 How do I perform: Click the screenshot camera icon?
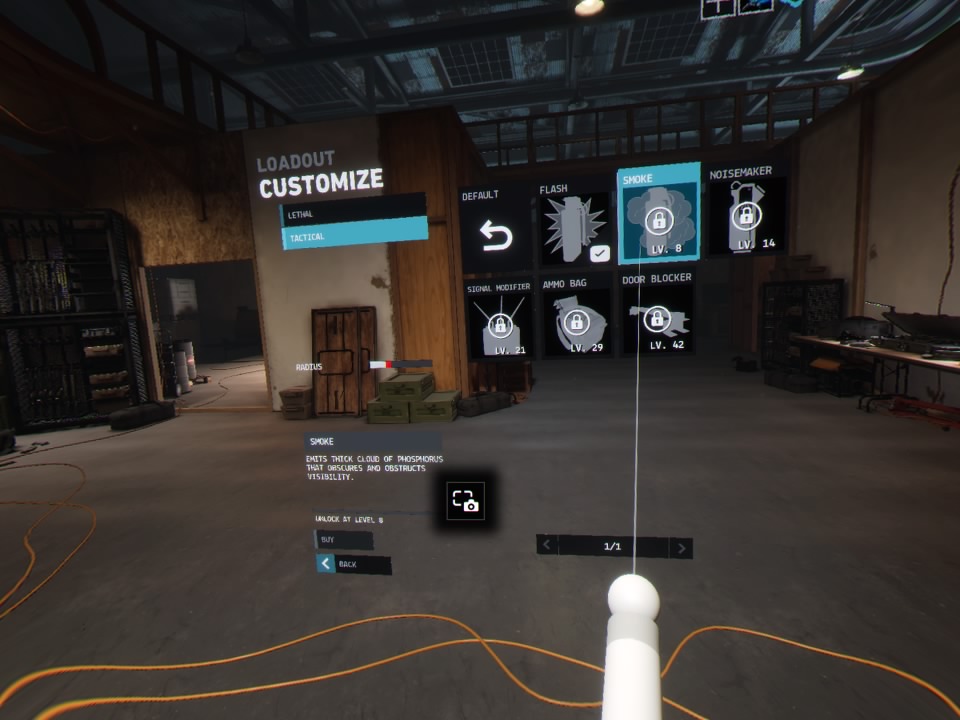[466, 501]
